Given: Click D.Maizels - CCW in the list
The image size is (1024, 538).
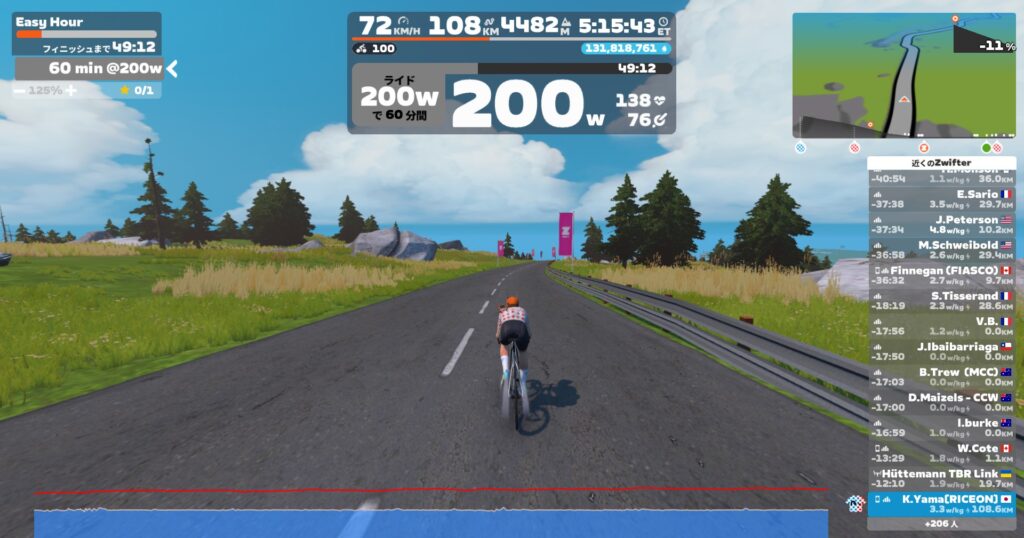Looking at the screenshot, I should [x=941, y=402].
